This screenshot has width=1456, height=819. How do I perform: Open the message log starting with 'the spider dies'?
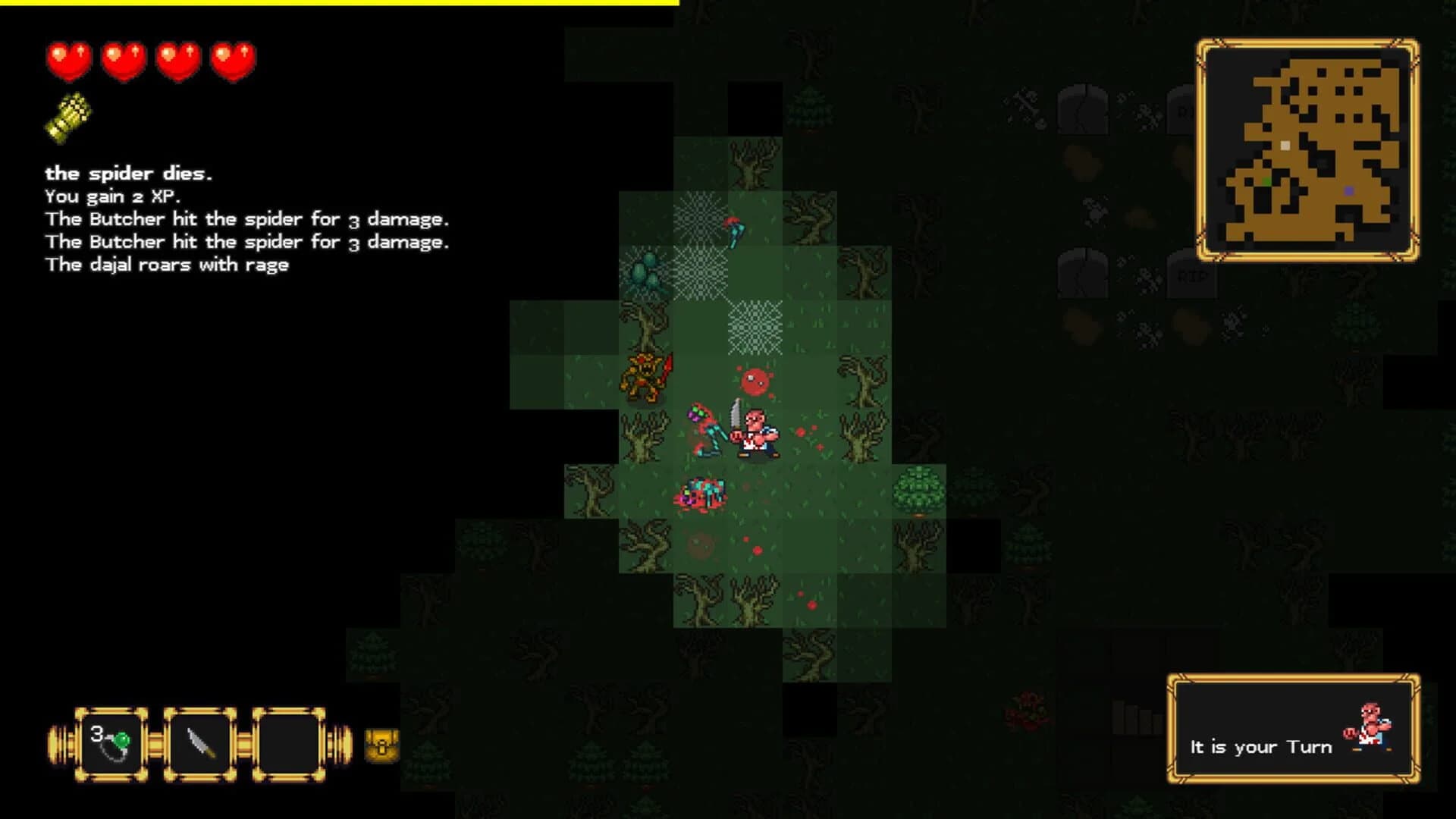tap(129, 173)
